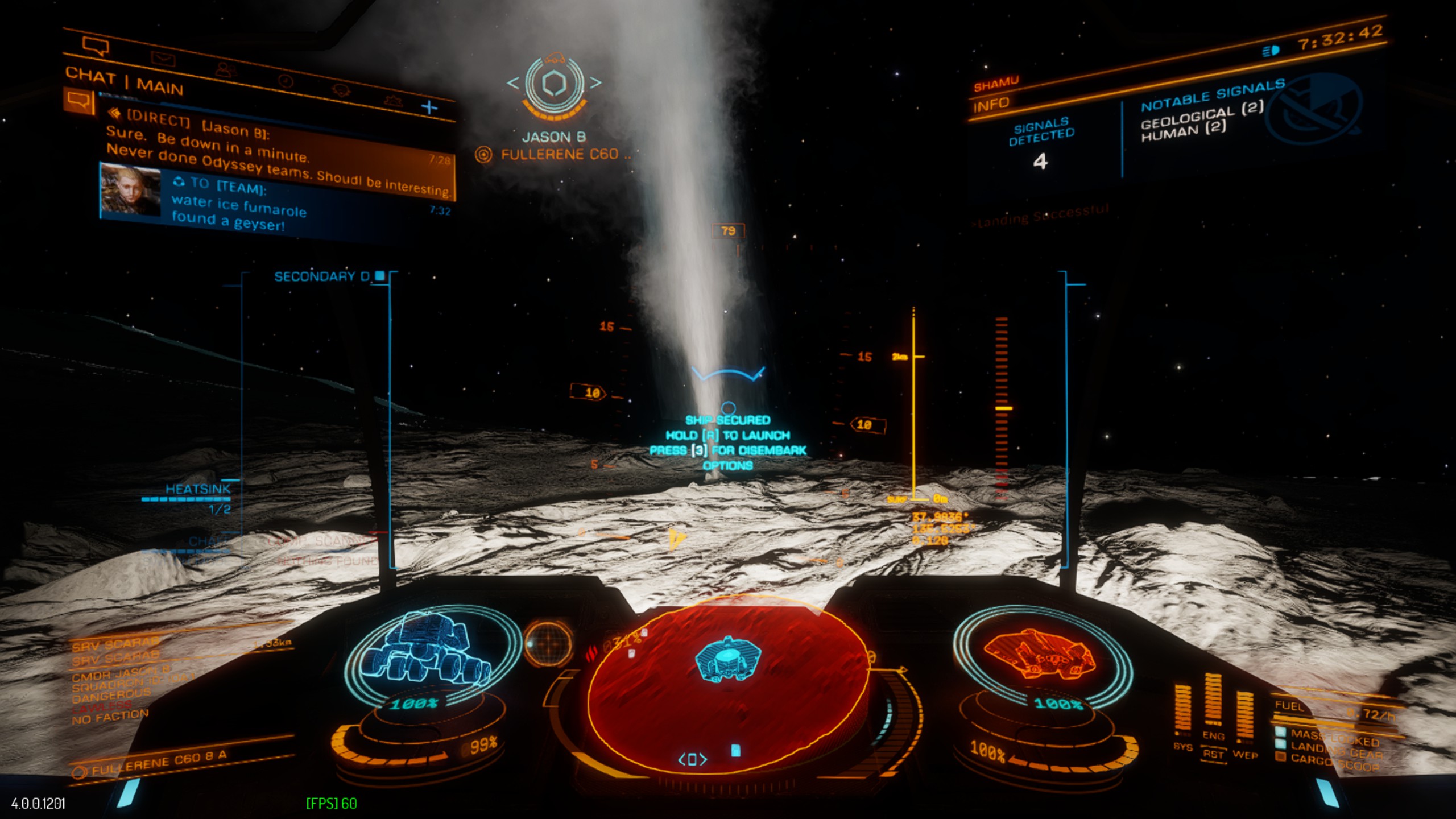Image resolution: width=1456 pixels, height=819 pixels.
Task: Click the team chat message avatar
Action: point(130,190)
